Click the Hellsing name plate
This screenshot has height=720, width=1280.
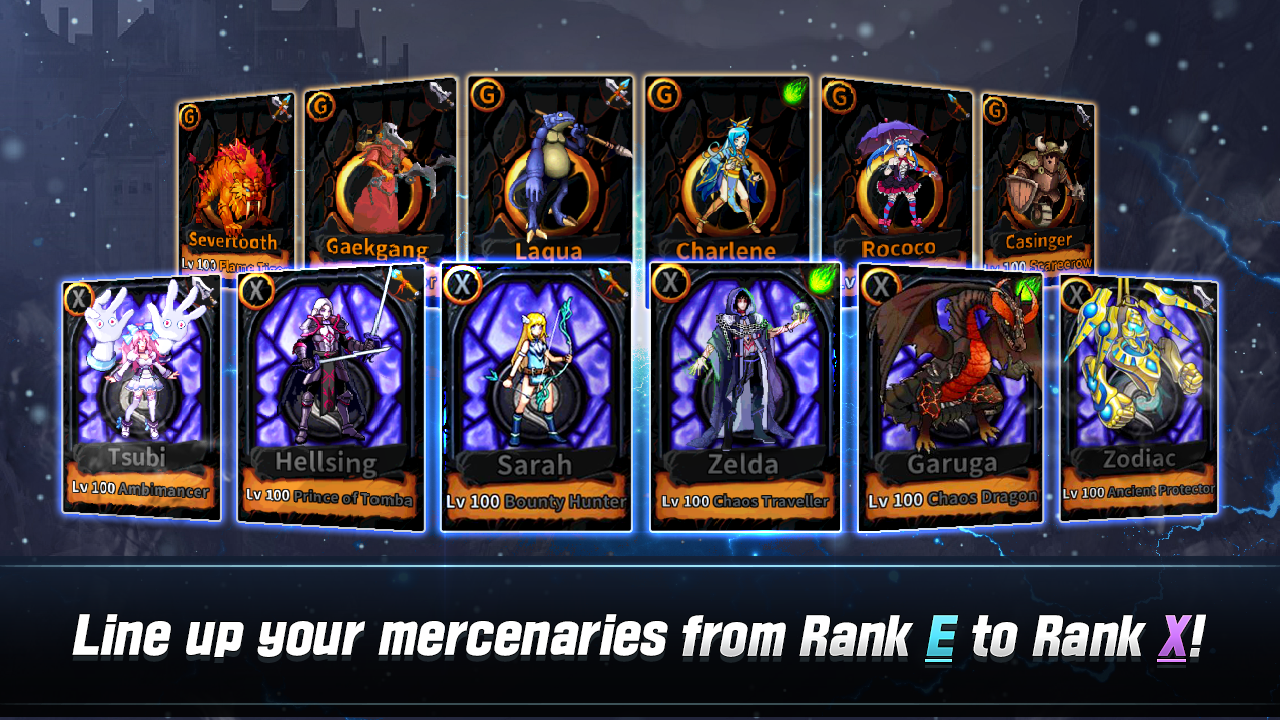328,463
